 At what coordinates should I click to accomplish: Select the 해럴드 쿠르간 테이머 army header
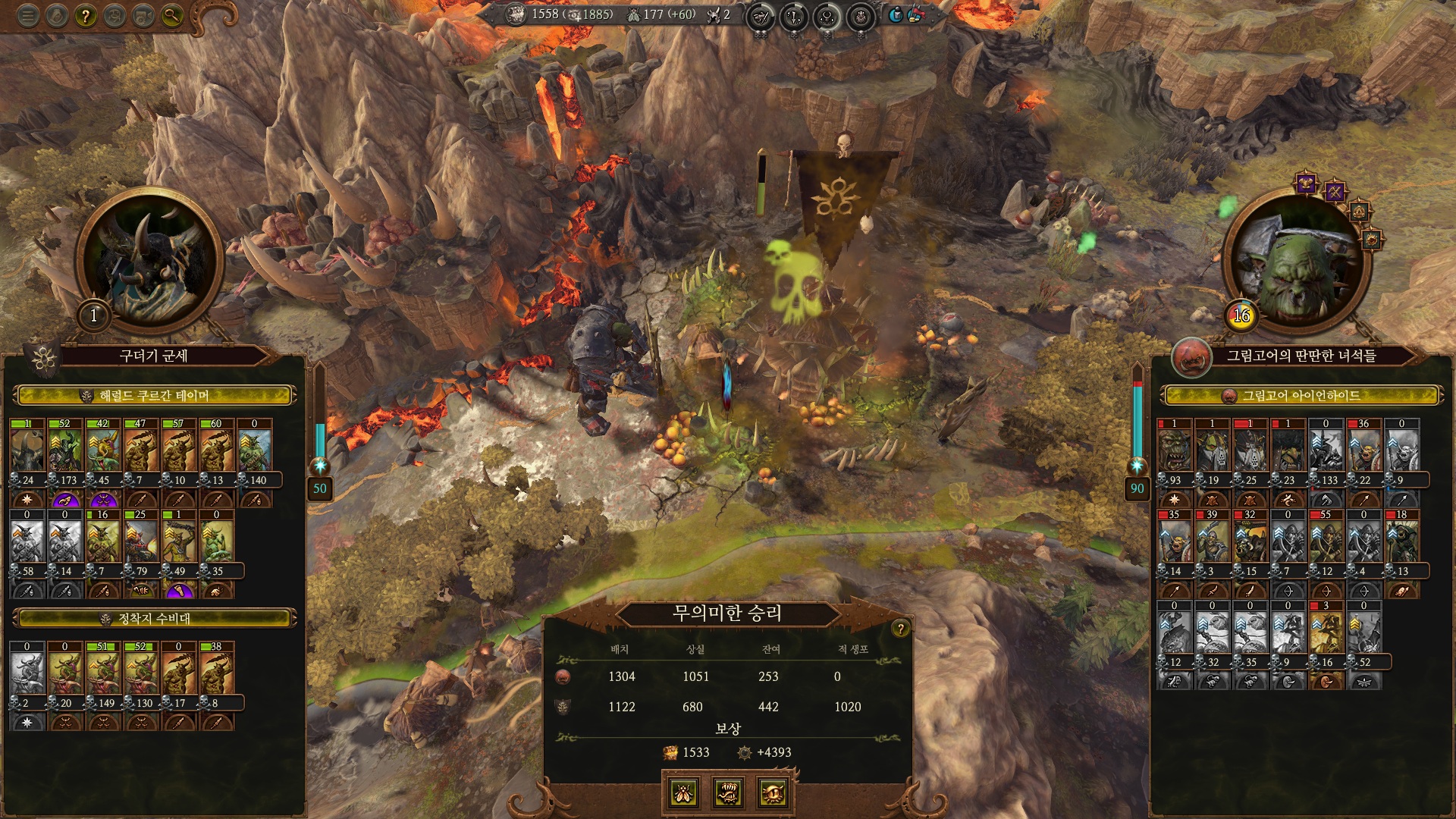click(154, 395)
